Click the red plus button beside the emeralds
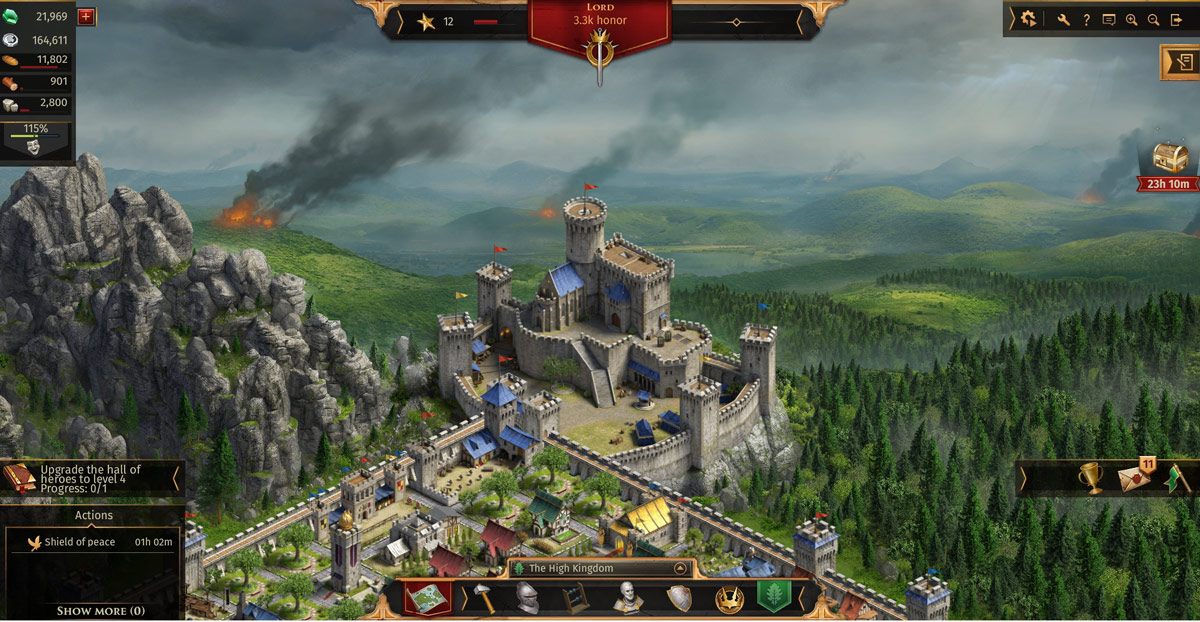The image size is (1200, 622). 86,16
